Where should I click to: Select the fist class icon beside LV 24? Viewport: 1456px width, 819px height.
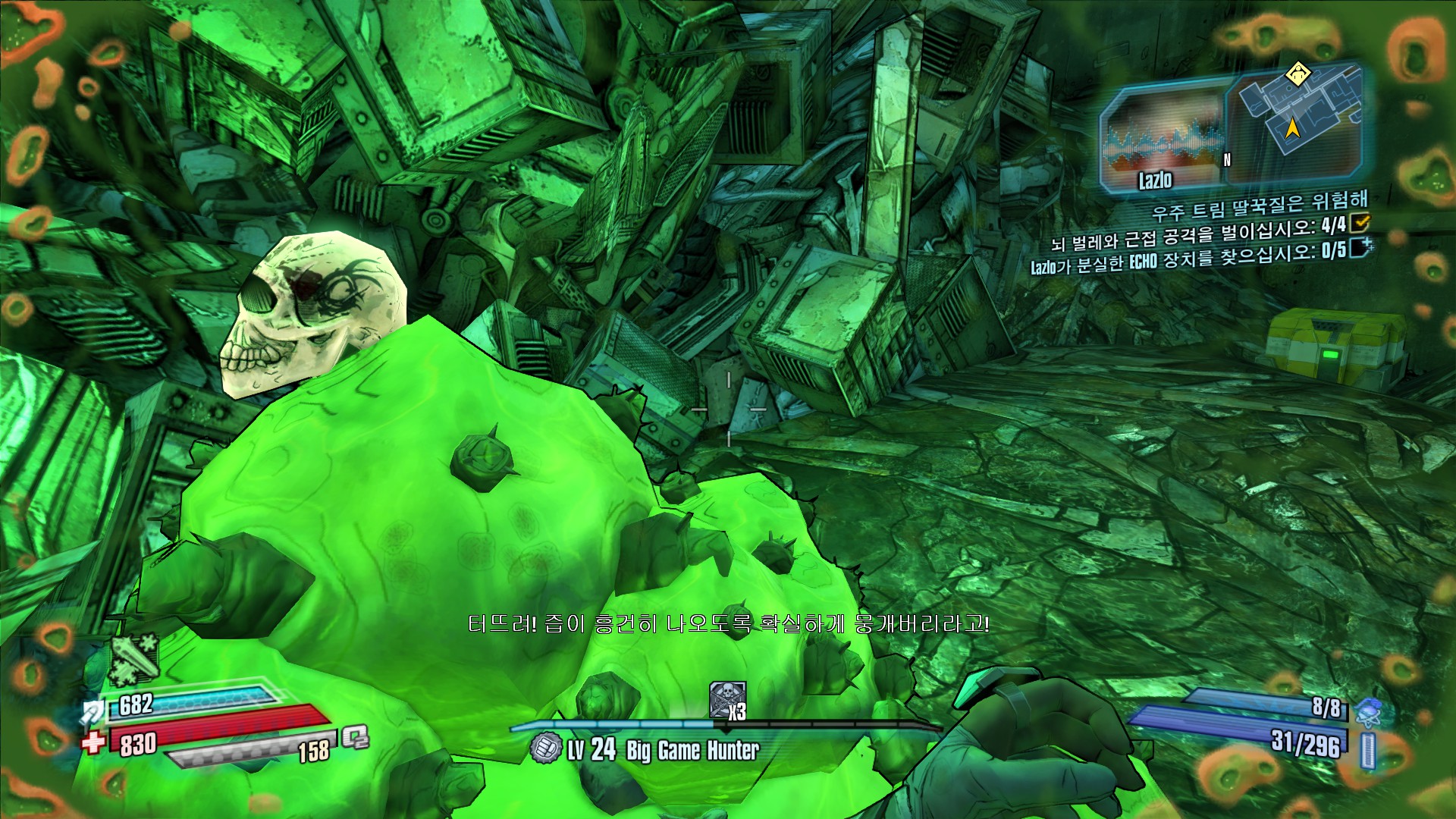click(x=544, y=748)
